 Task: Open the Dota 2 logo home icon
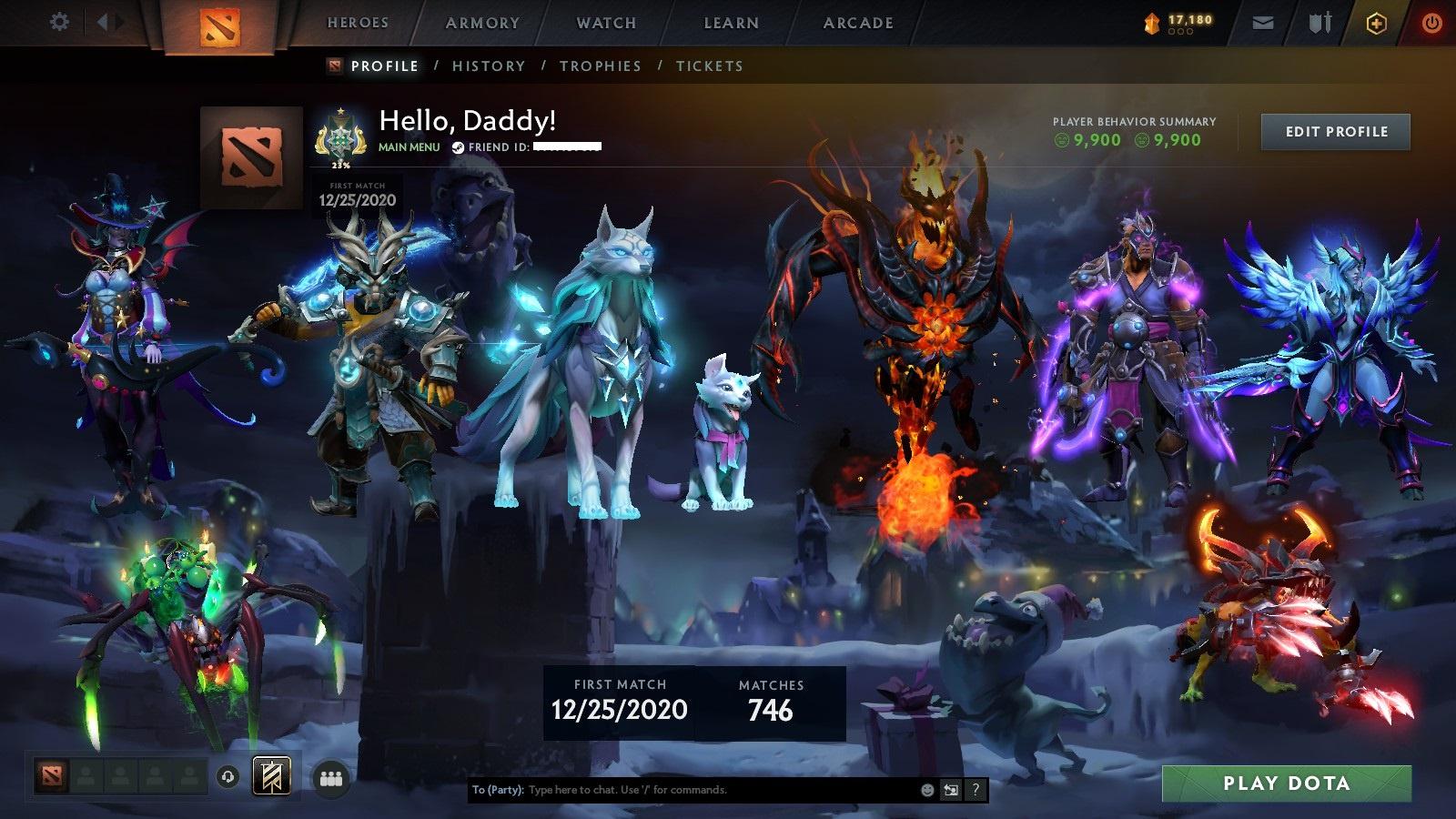[220, 25]
